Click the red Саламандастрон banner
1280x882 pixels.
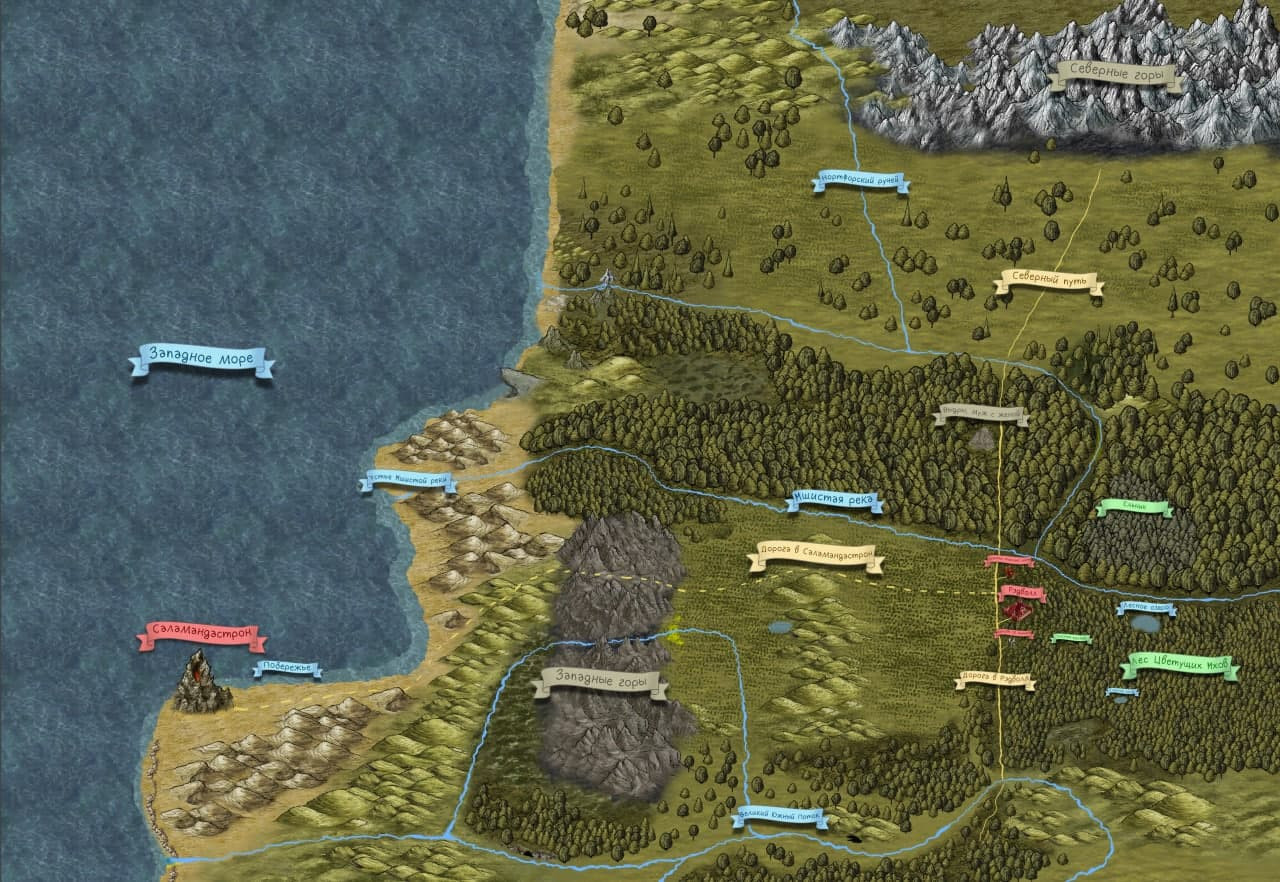point(202,634)
